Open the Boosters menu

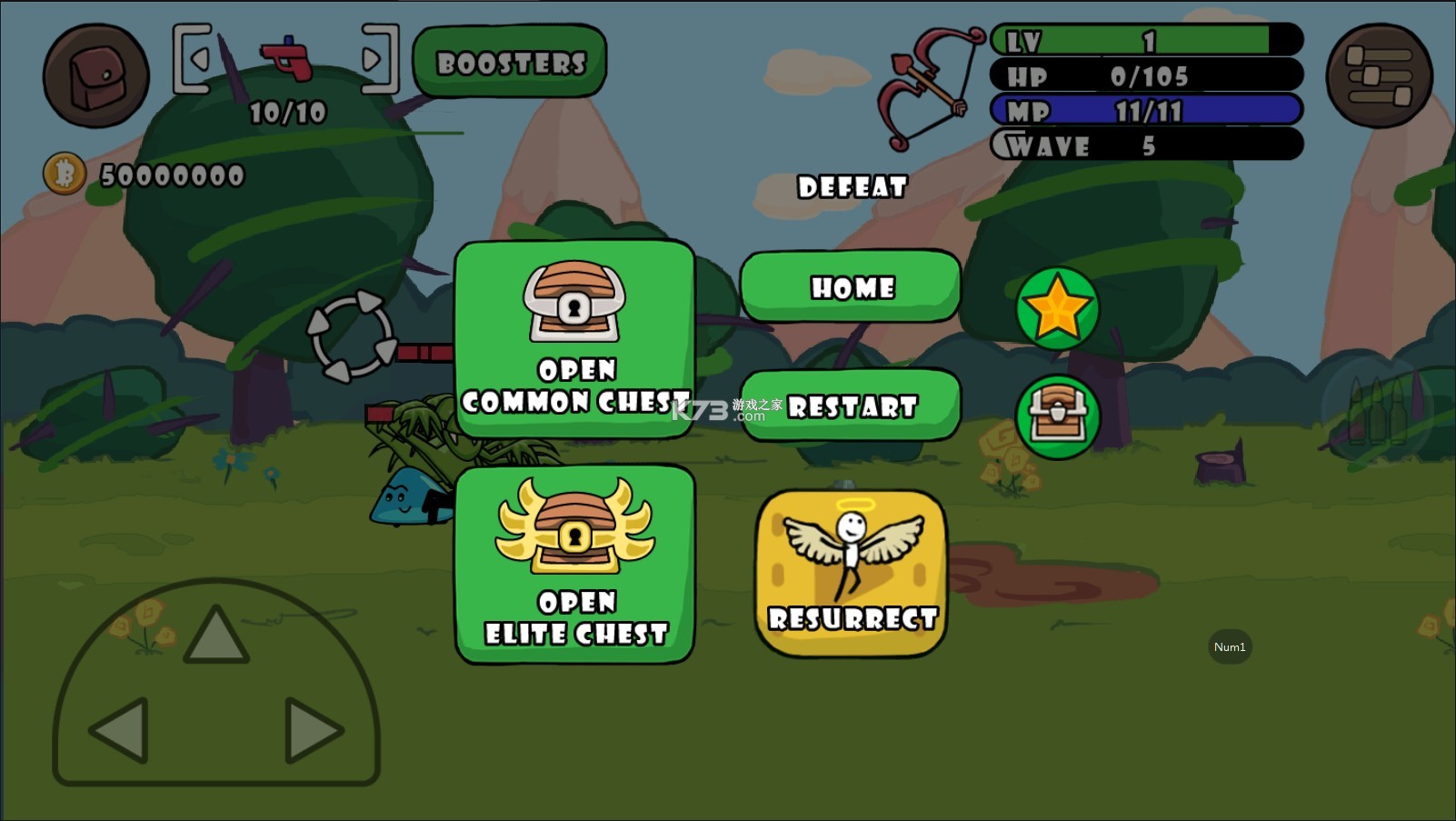pos(510,62)
